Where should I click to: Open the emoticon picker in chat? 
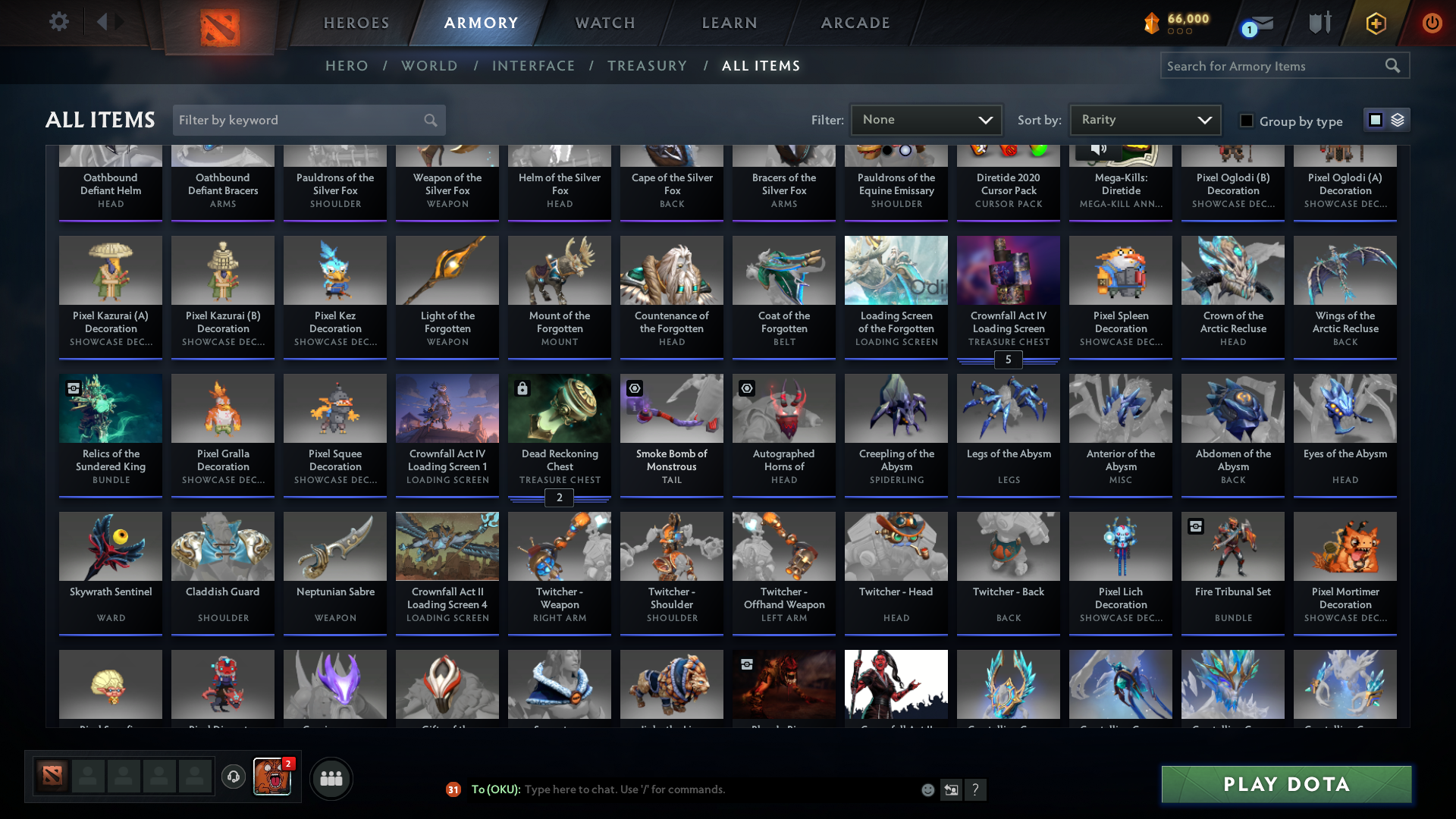928,789
